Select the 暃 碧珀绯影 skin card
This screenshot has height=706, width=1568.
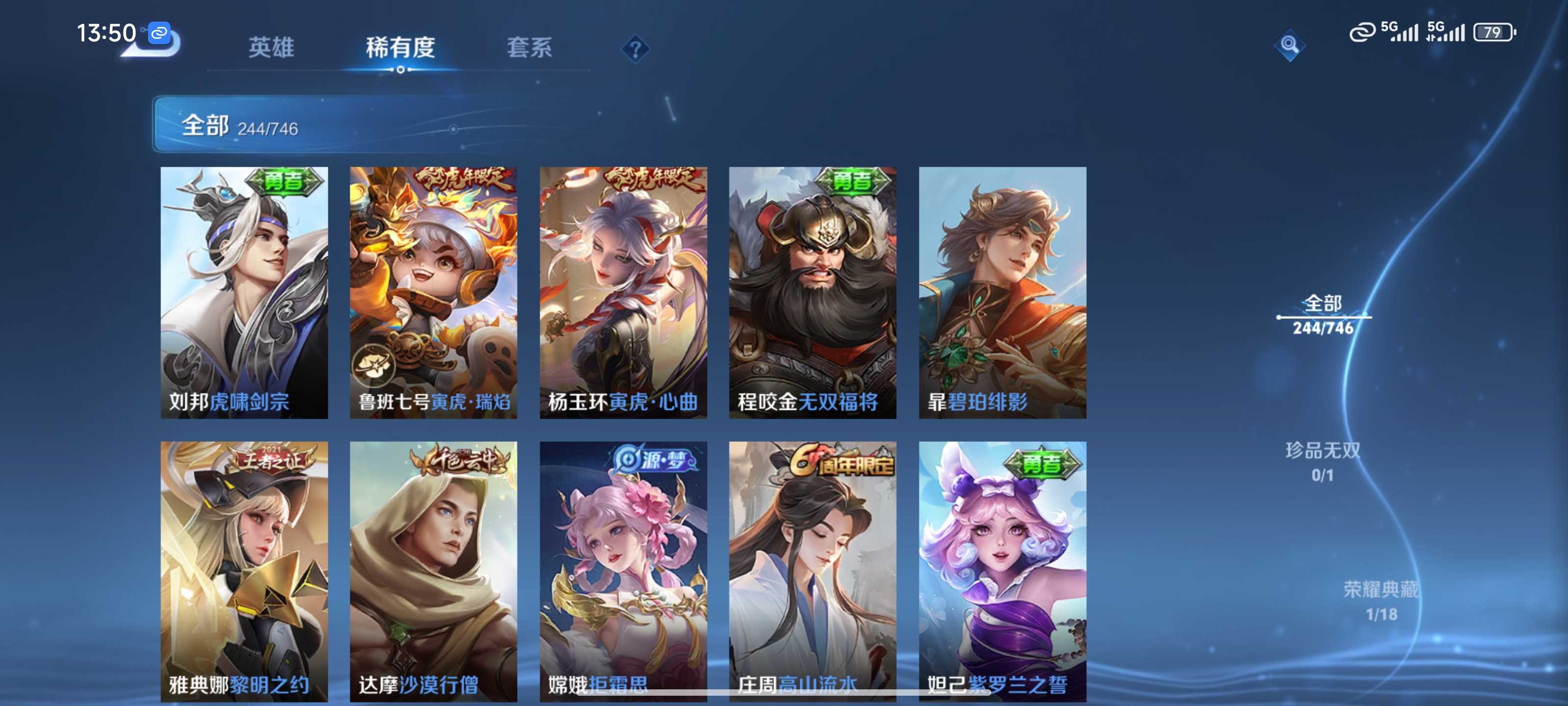(x=1003, y=292)
